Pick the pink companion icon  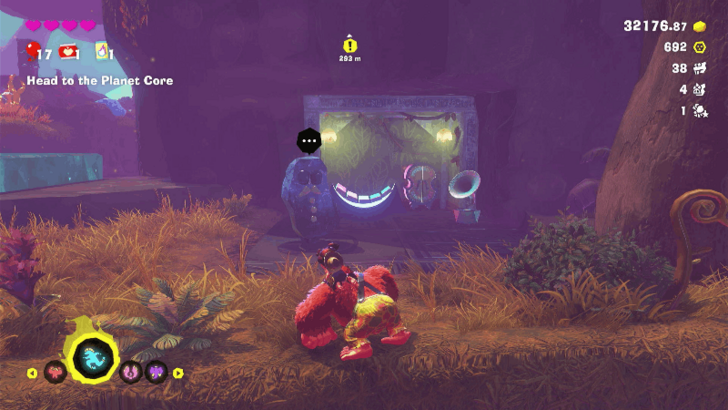(x=130, y=373)
